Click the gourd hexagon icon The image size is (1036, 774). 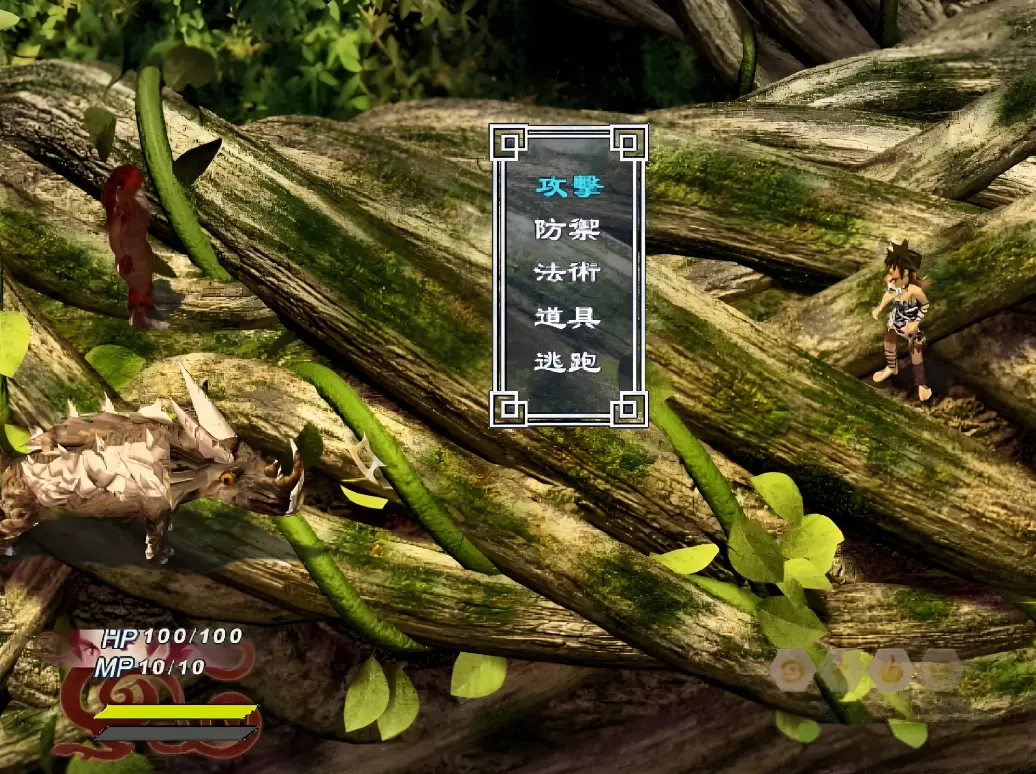[890, 670]
